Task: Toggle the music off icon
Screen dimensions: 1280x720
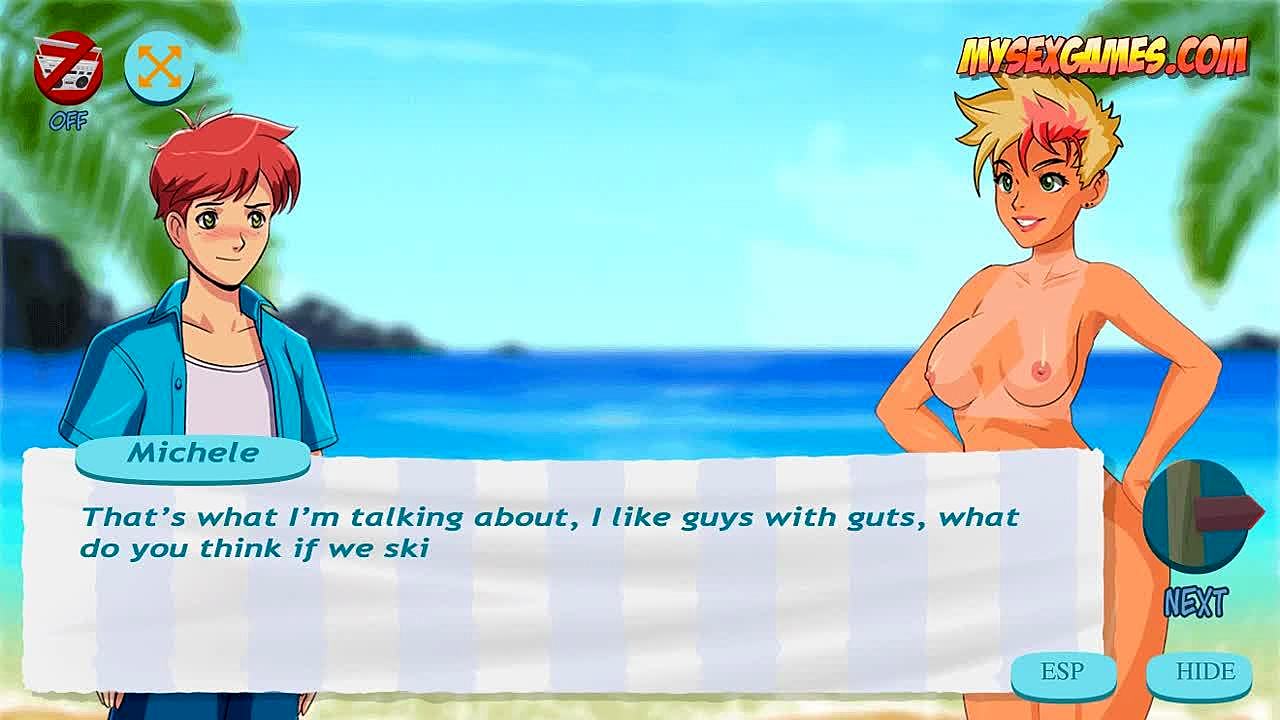Action: click(67, 69)
